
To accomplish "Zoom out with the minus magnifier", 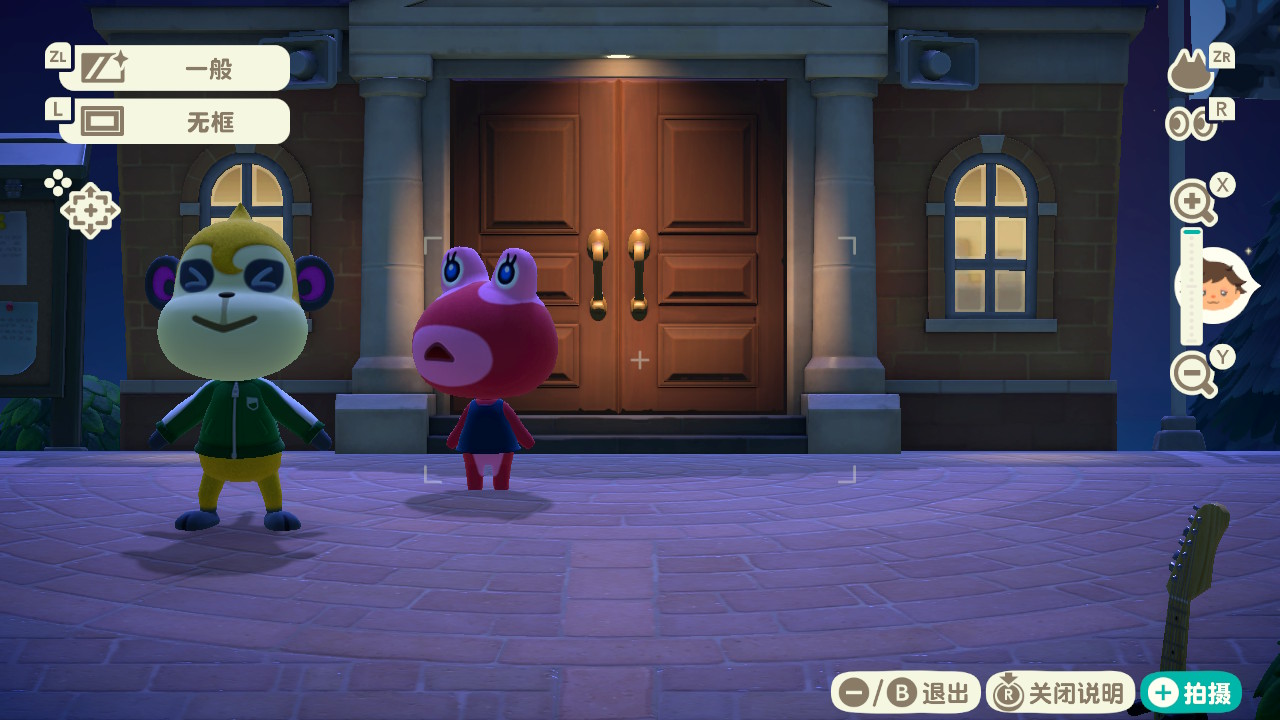I will click(x=1192, y=375).
